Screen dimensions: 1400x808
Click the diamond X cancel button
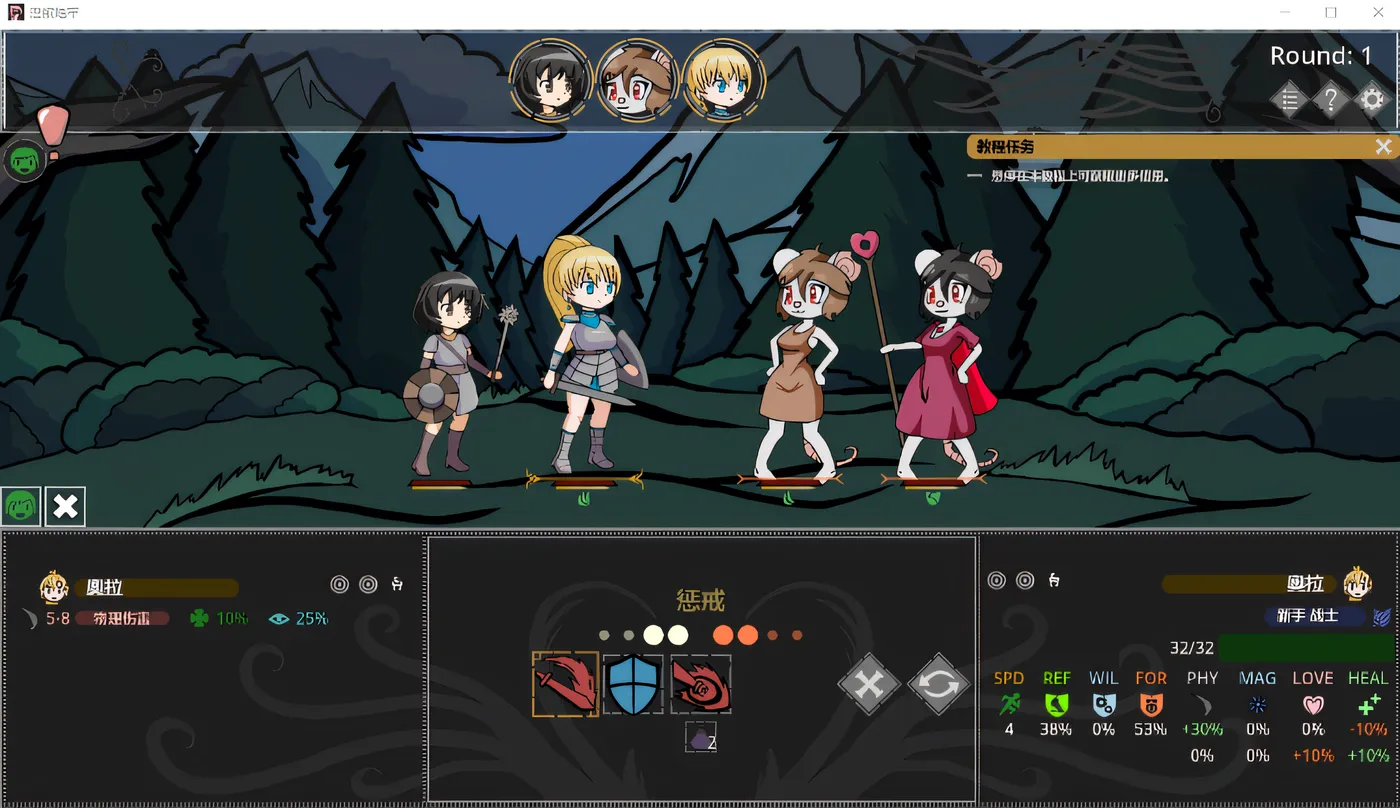click(x=868, y=685)
